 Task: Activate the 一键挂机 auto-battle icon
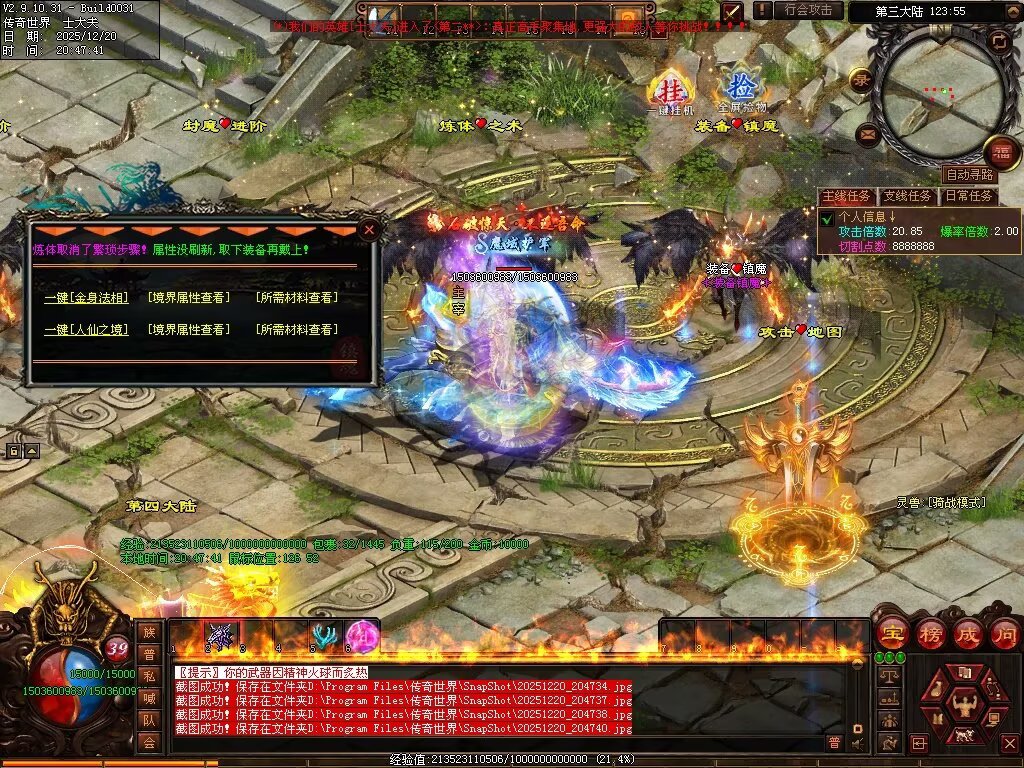[666, 89]
